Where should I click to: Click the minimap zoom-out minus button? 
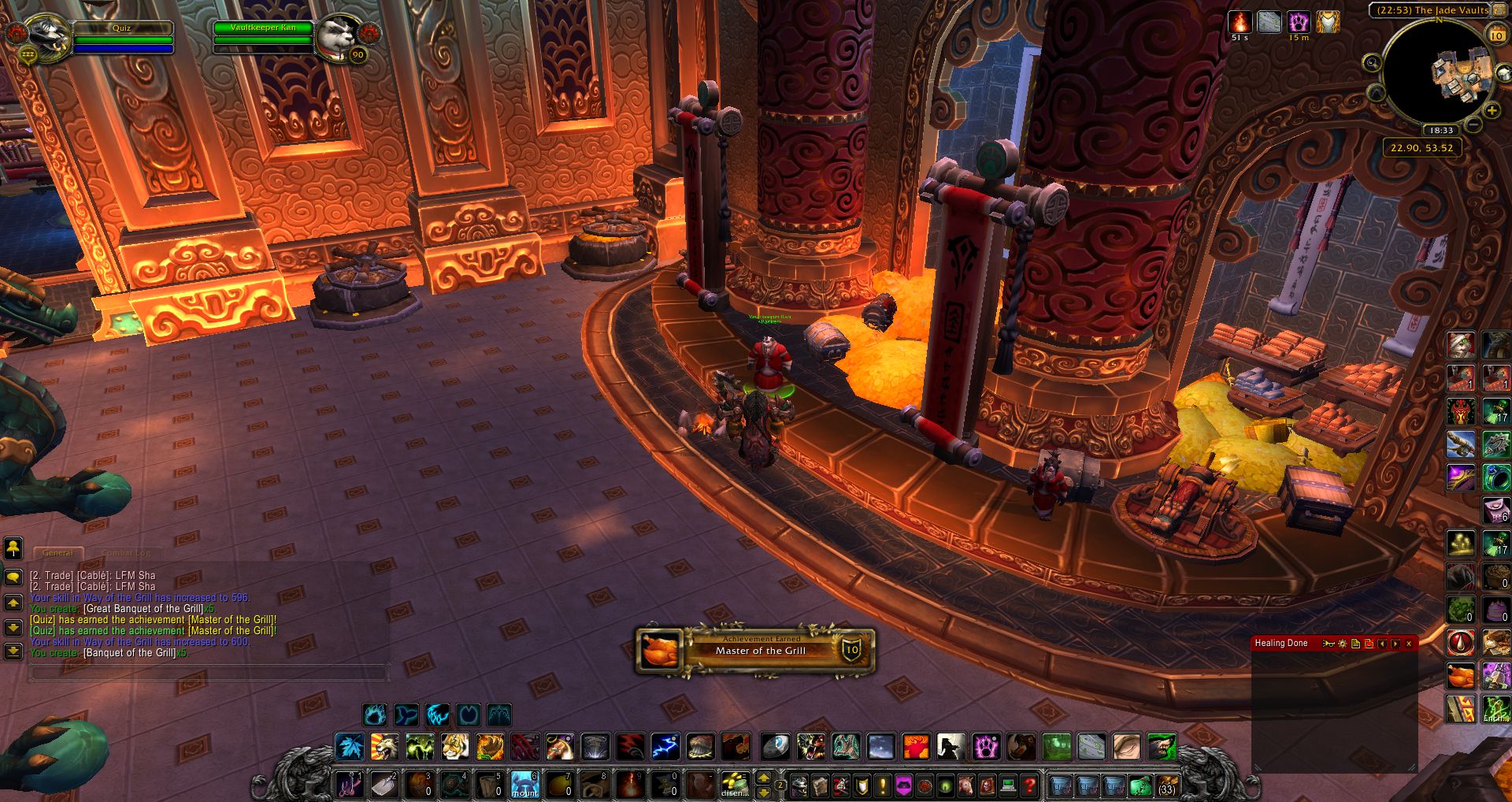coord(1474,125)
